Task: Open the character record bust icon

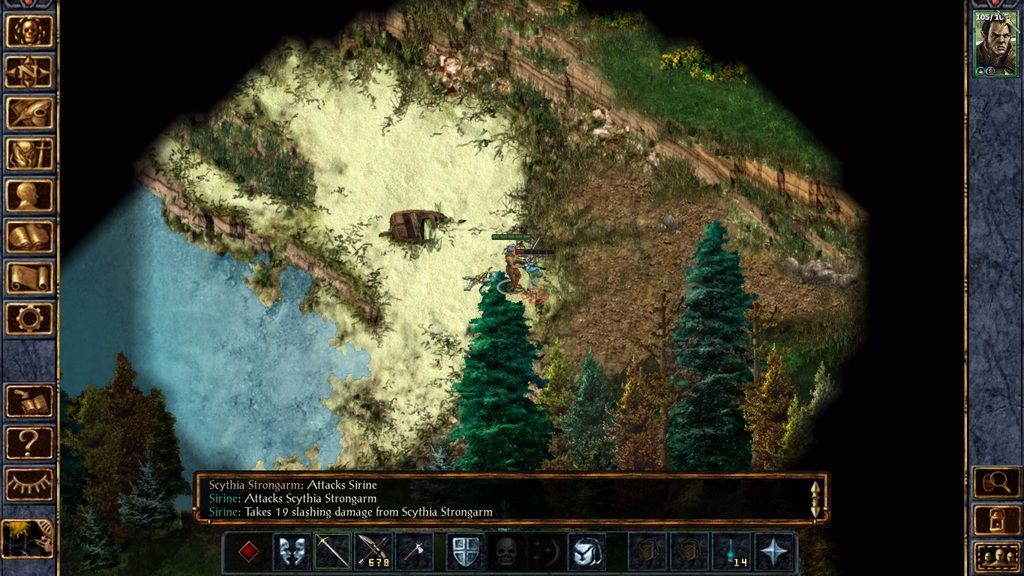Action: tap(29, 195)
